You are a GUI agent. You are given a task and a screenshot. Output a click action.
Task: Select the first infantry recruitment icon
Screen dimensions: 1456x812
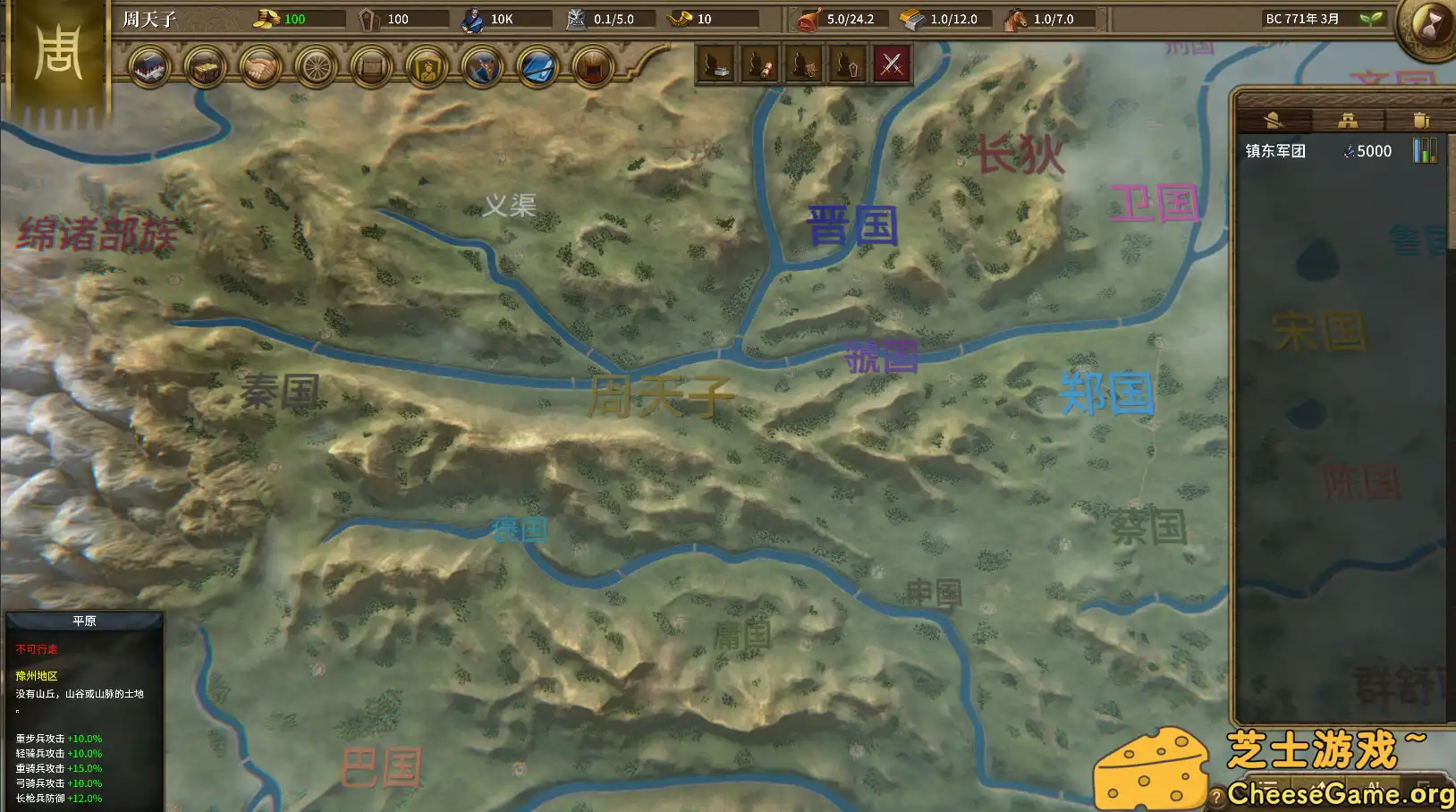(715, 64)
